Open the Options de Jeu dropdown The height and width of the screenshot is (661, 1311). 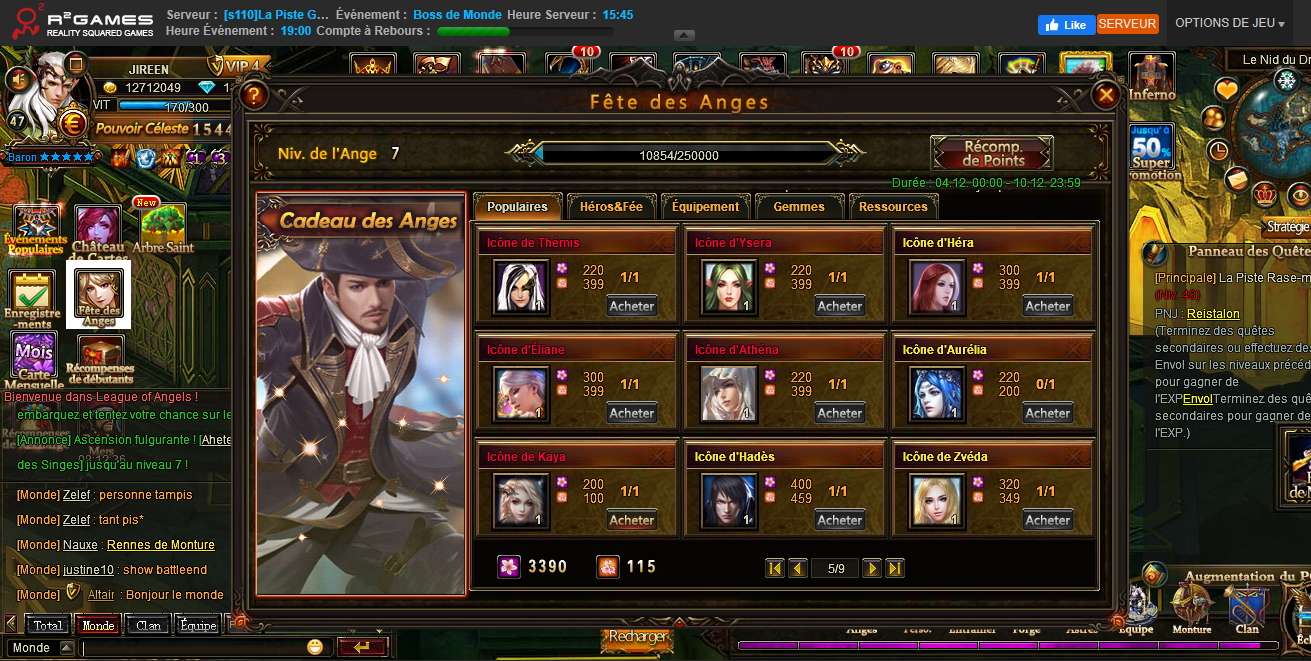1230,23
